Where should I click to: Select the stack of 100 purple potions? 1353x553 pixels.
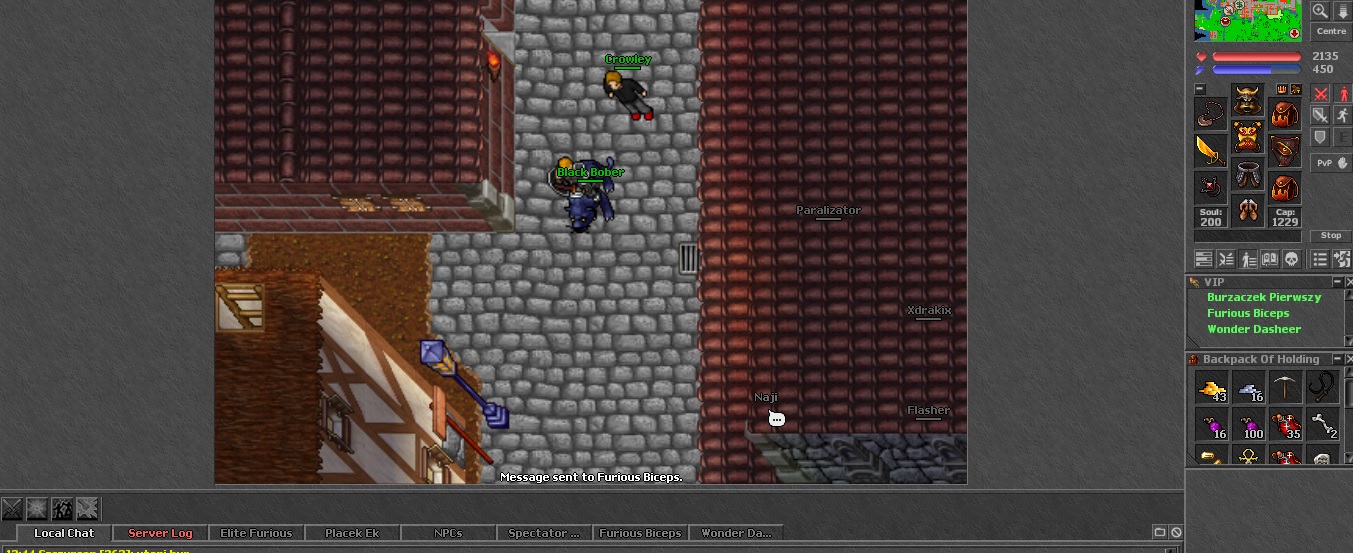[1248, 424]
